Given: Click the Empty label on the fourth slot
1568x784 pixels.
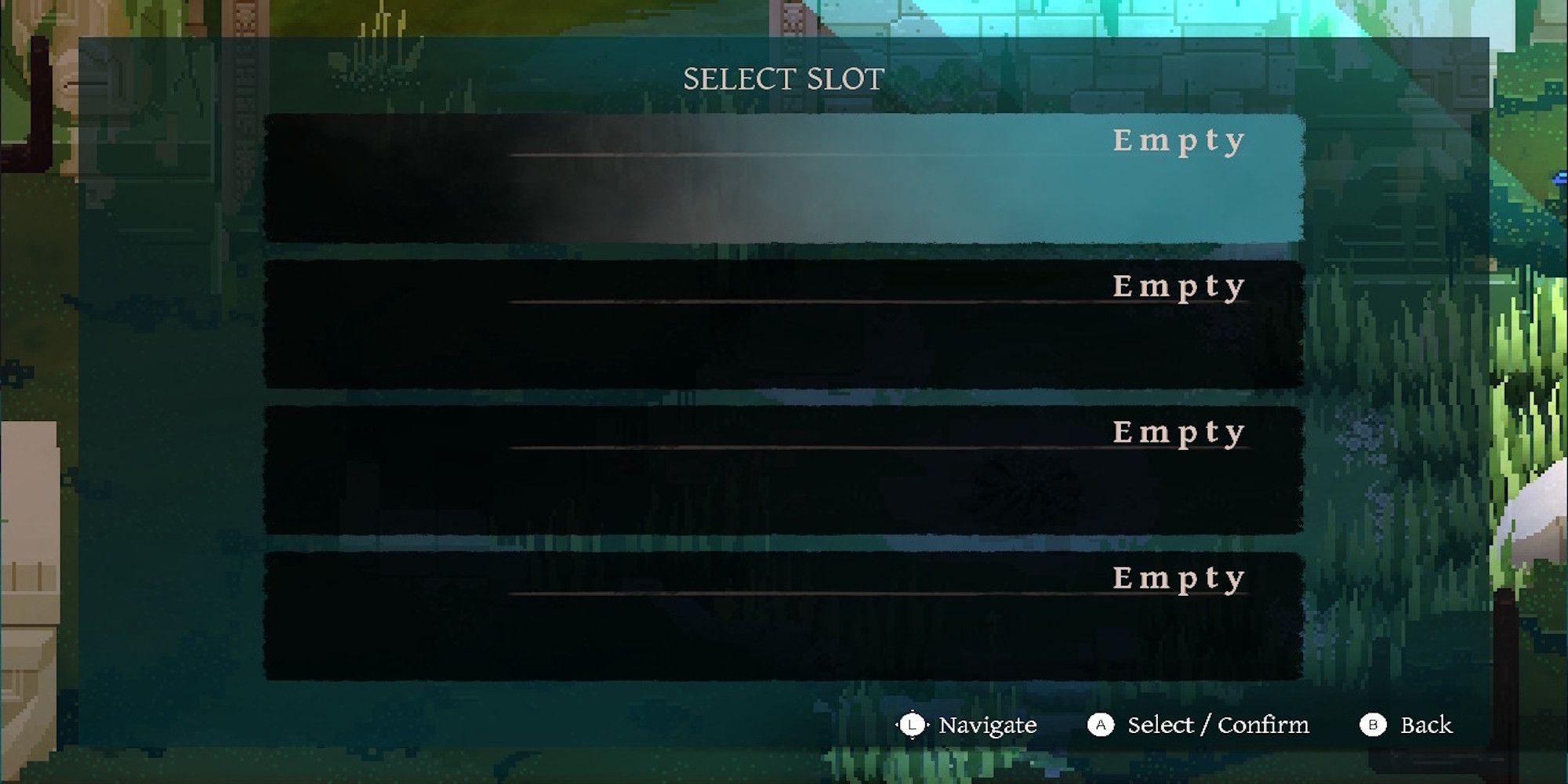Looking at the screenshot, I should [x=1179, y=579].
